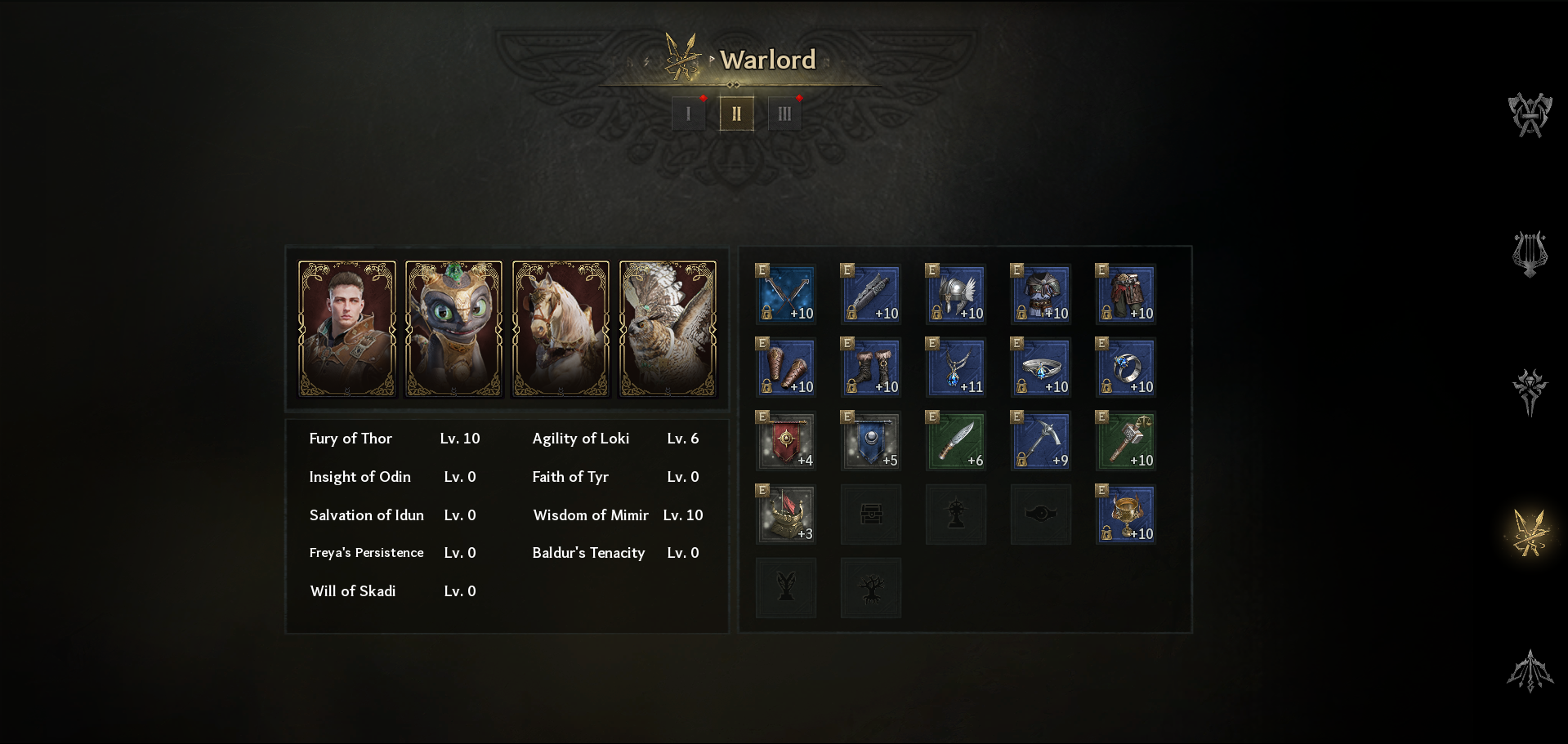This screenshot has width=1568, height=744.
Task: Open preset tab III
Action: [x=784, y=114]
